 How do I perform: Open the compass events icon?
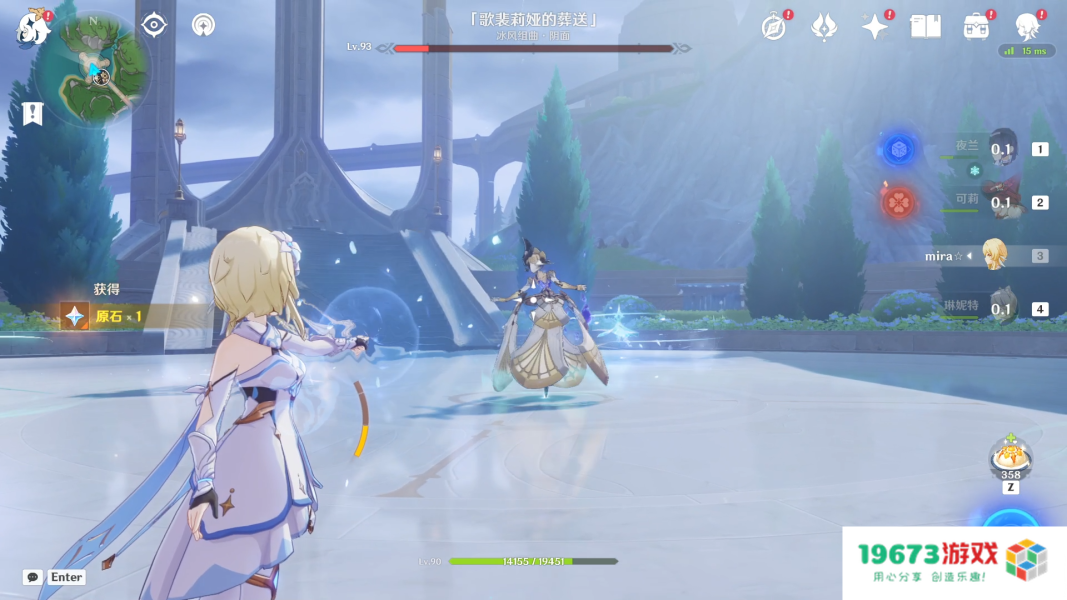(773, 27)
